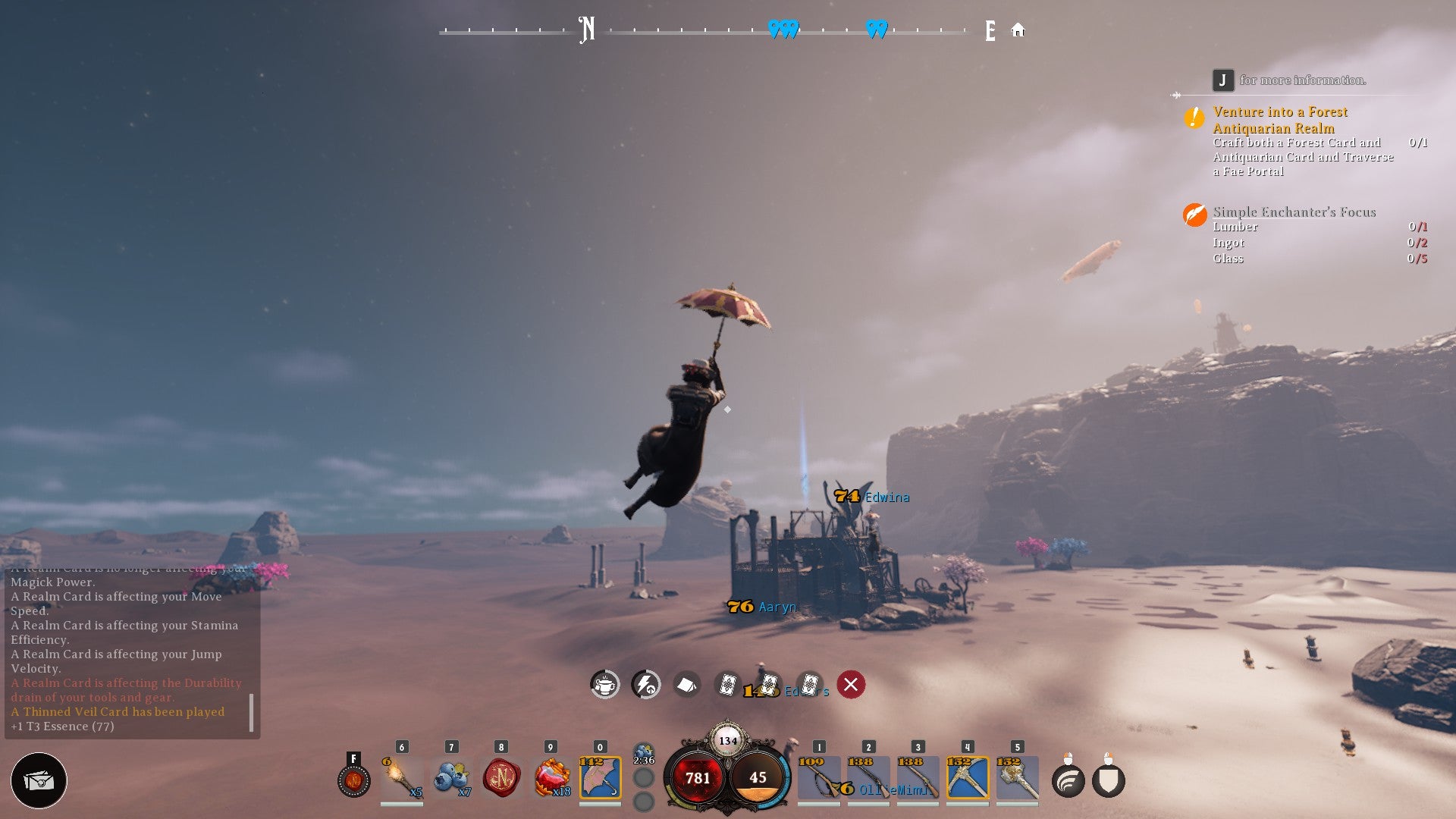Image resolution: width=1456 pixels, height=819 pixels.
Task: Equip the level 109 rifle slot
Action: 819,778
